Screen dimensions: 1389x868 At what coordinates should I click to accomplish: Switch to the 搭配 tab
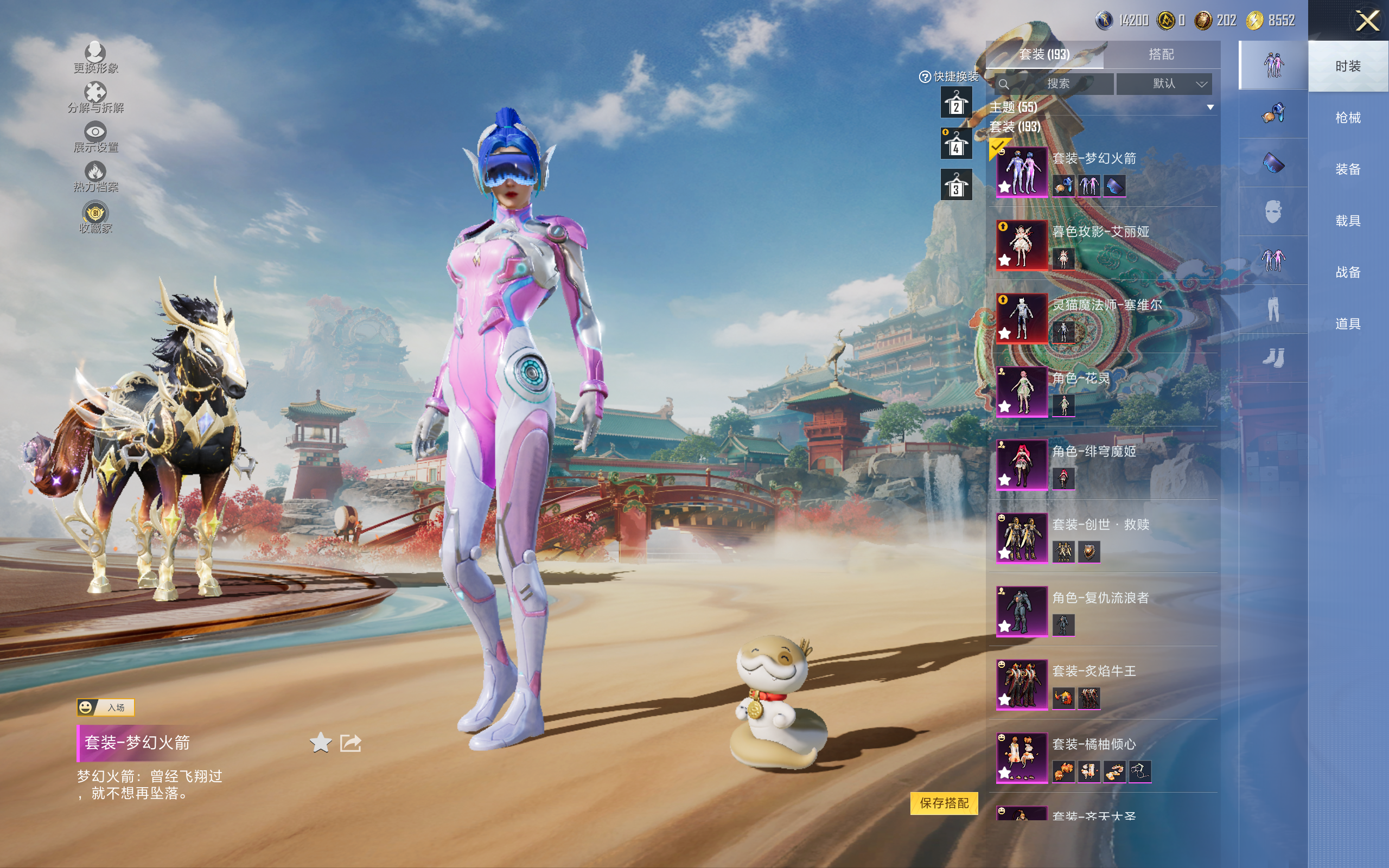click(1161, 55)
